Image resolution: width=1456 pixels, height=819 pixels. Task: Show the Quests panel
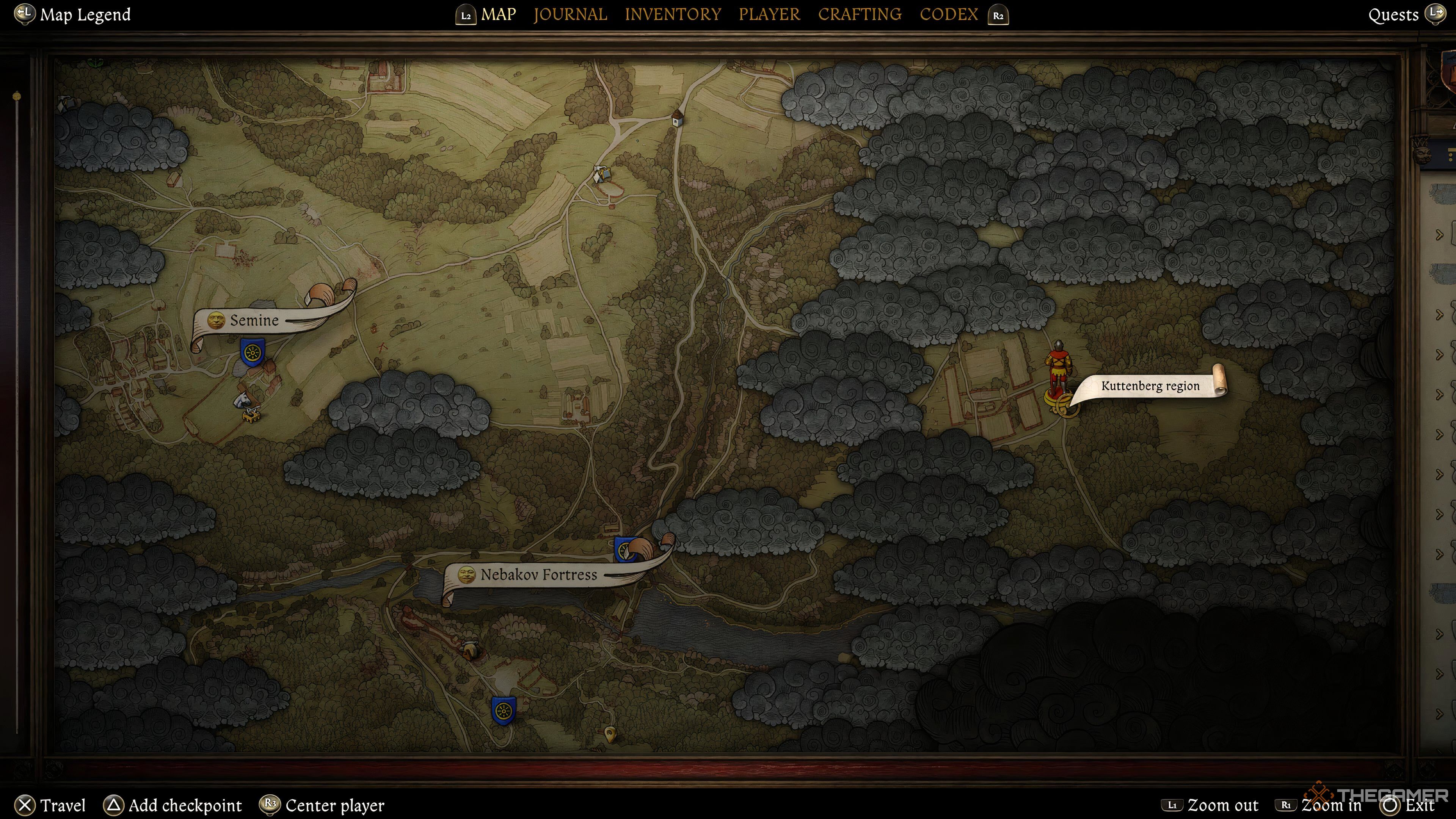[1393, 15]
